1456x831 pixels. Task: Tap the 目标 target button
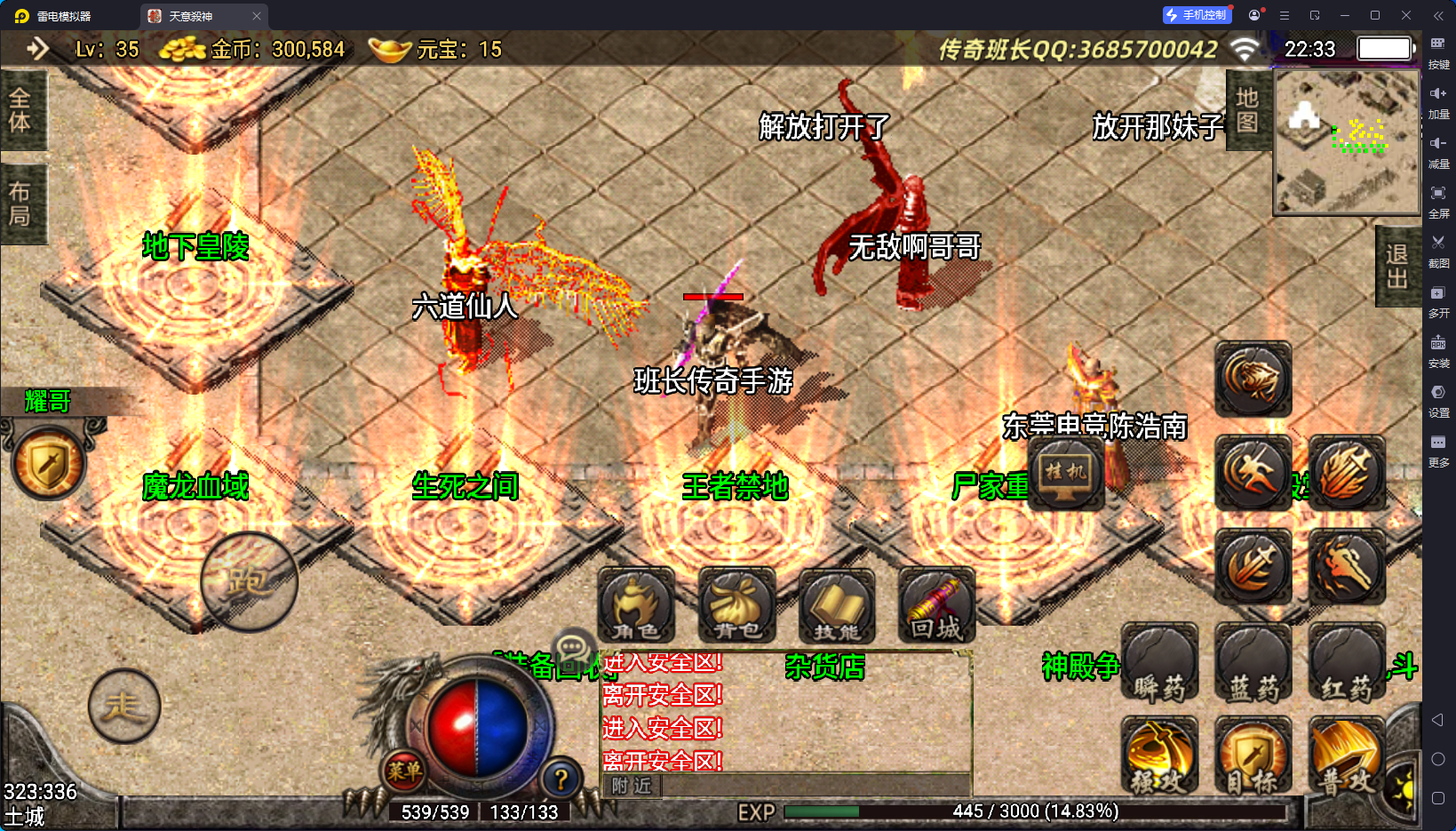coord(1253,756)
